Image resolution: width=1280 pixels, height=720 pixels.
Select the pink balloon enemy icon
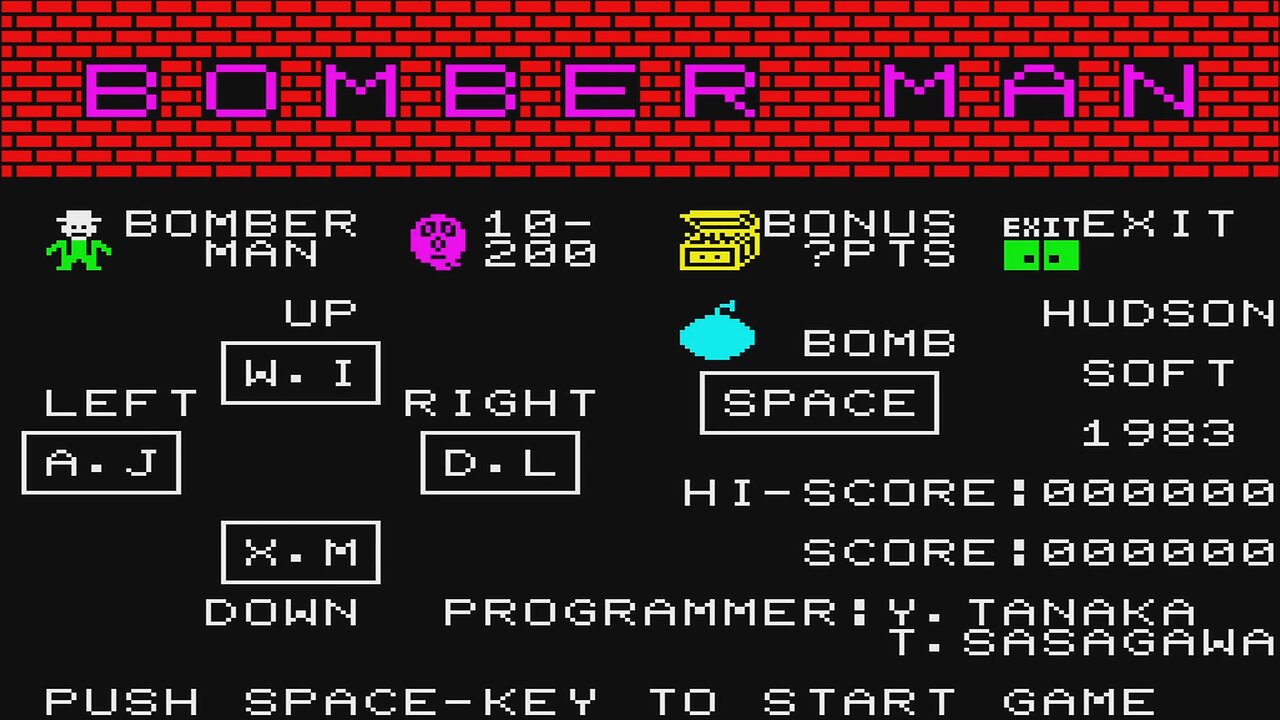coord(436,240)
